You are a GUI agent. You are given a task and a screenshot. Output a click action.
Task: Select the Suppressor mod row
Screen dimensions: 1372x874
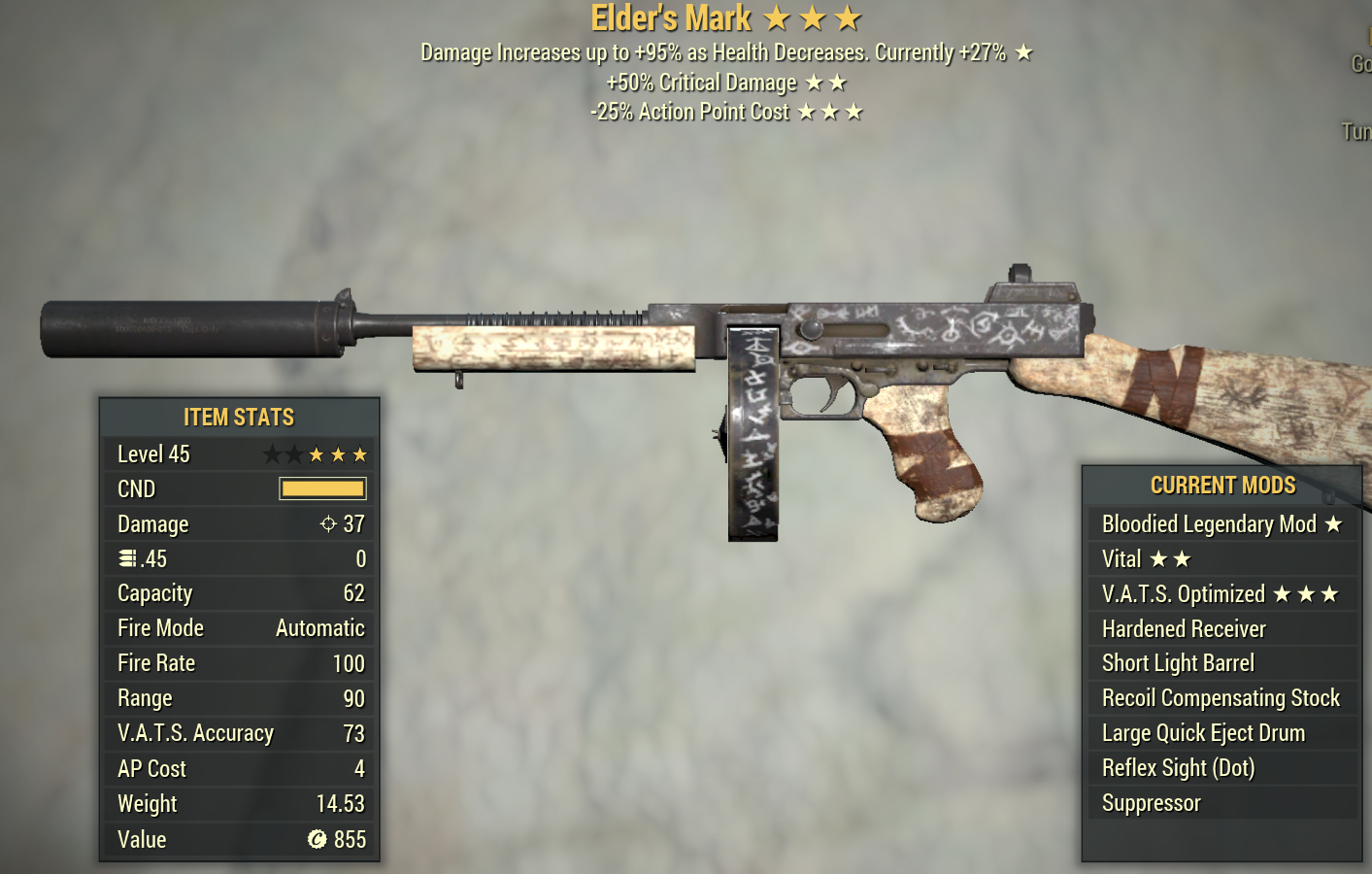pos(1221,803)
